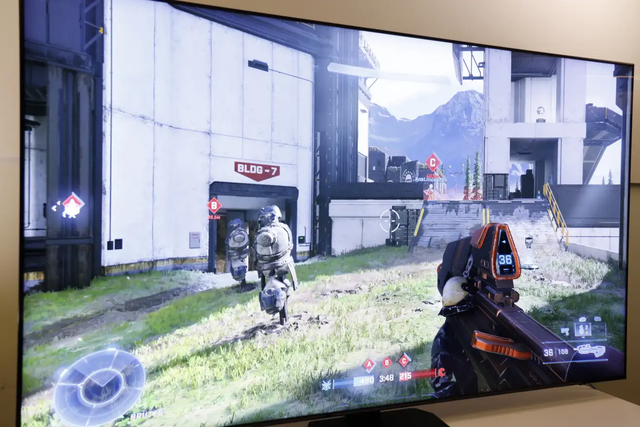Click the off-screen objective marker with arrow
The image size is (640, 427).
tap(72, 206)
